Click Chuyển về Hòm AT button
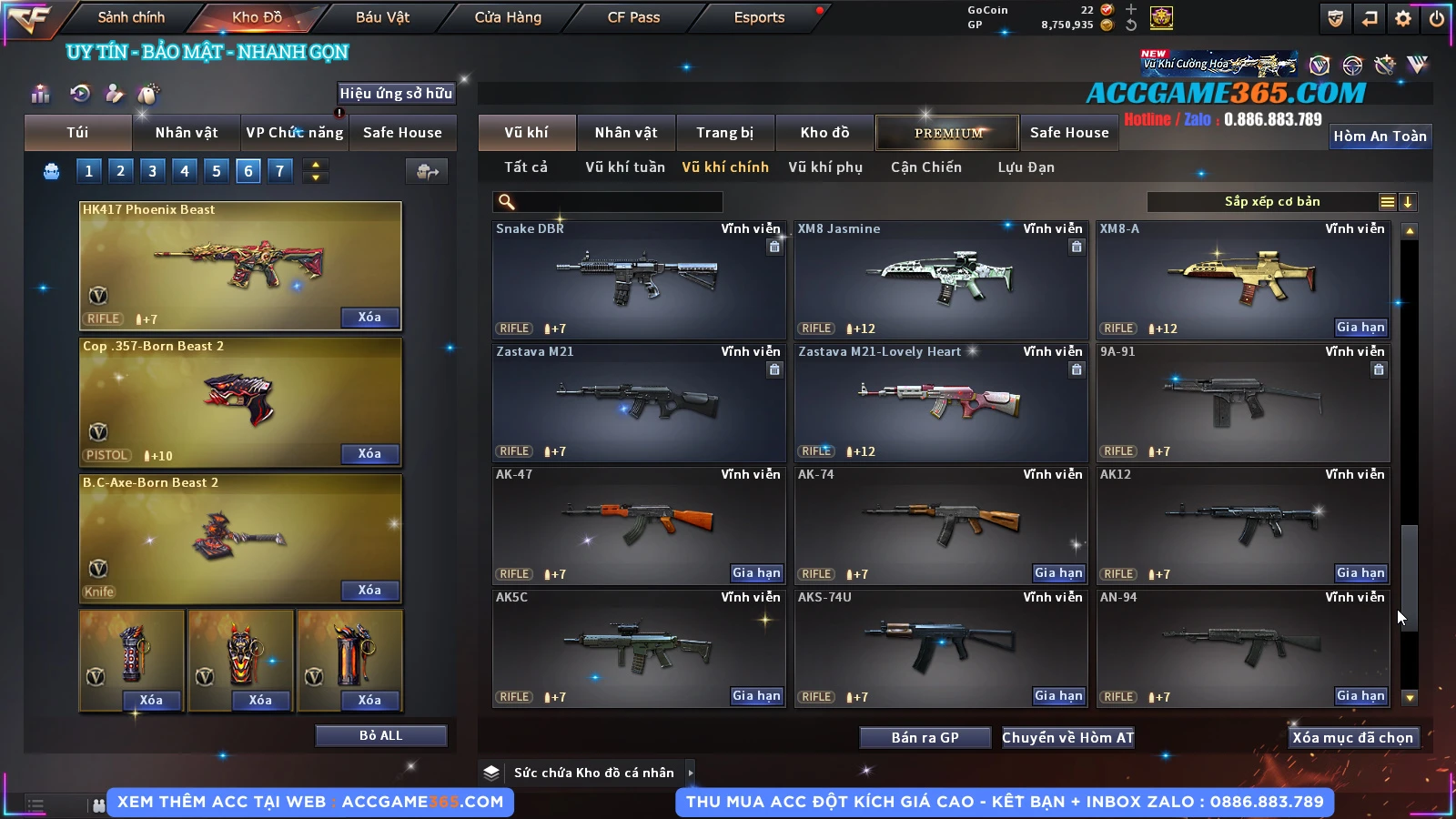Viewport: 1456px width, 819px height. pyautogui.click(x=1067, y=737)
